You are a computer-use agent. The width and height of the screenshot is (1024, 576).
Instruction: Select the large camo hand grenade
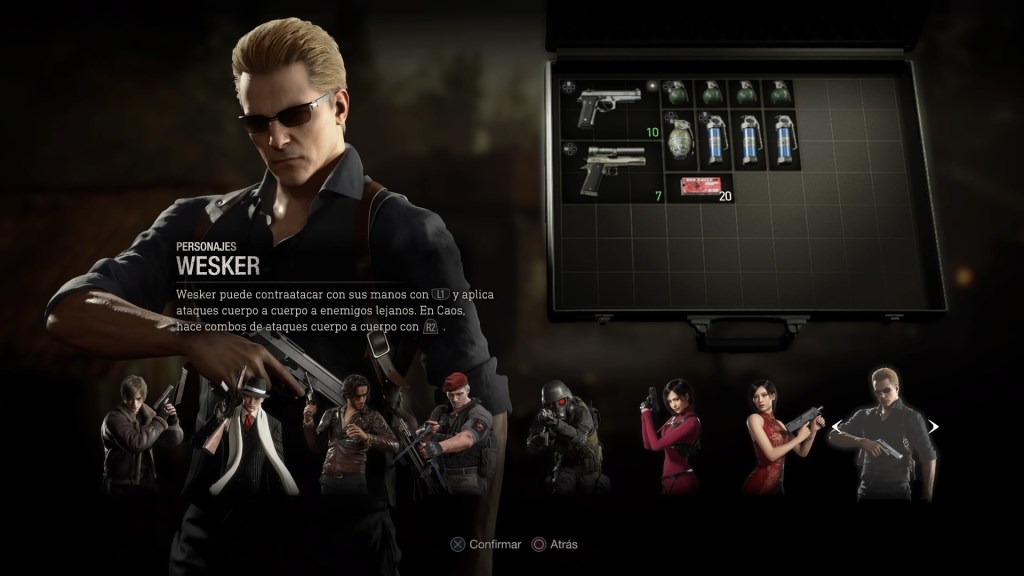pos(680,139)
